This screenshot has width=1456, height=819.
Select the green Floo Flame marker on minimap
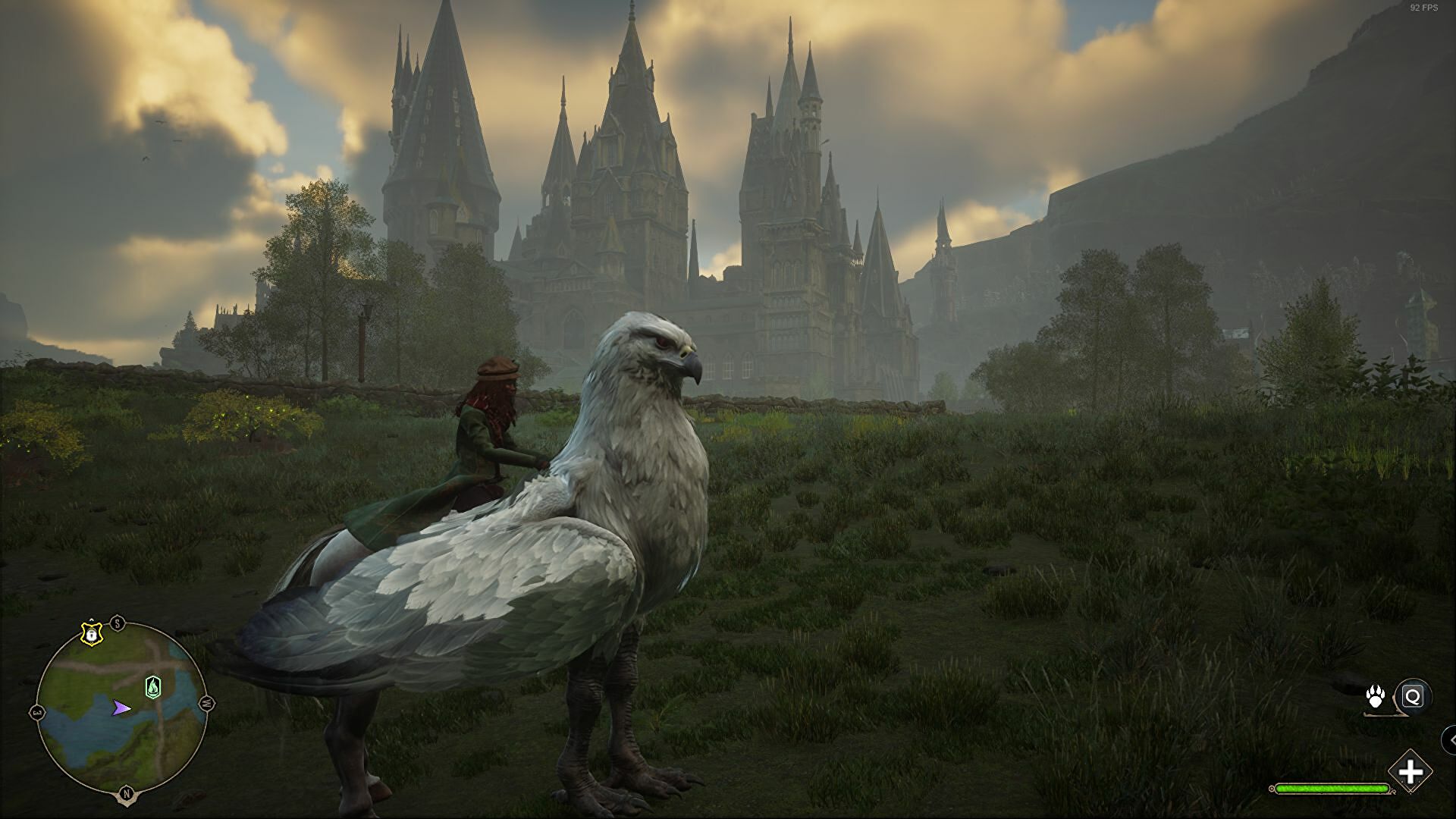153,687
